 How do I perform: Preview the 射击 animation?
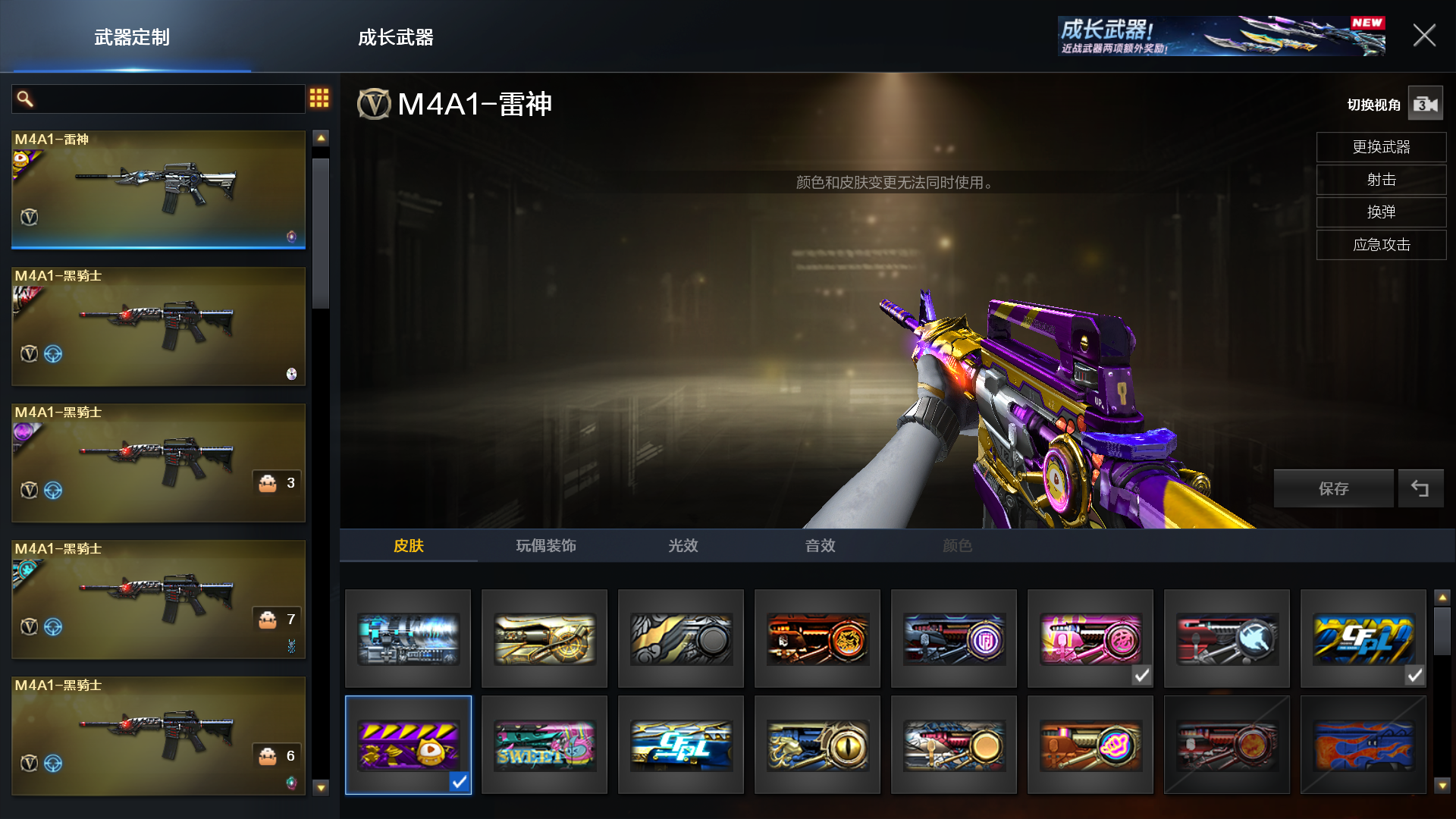point(1381,180)
